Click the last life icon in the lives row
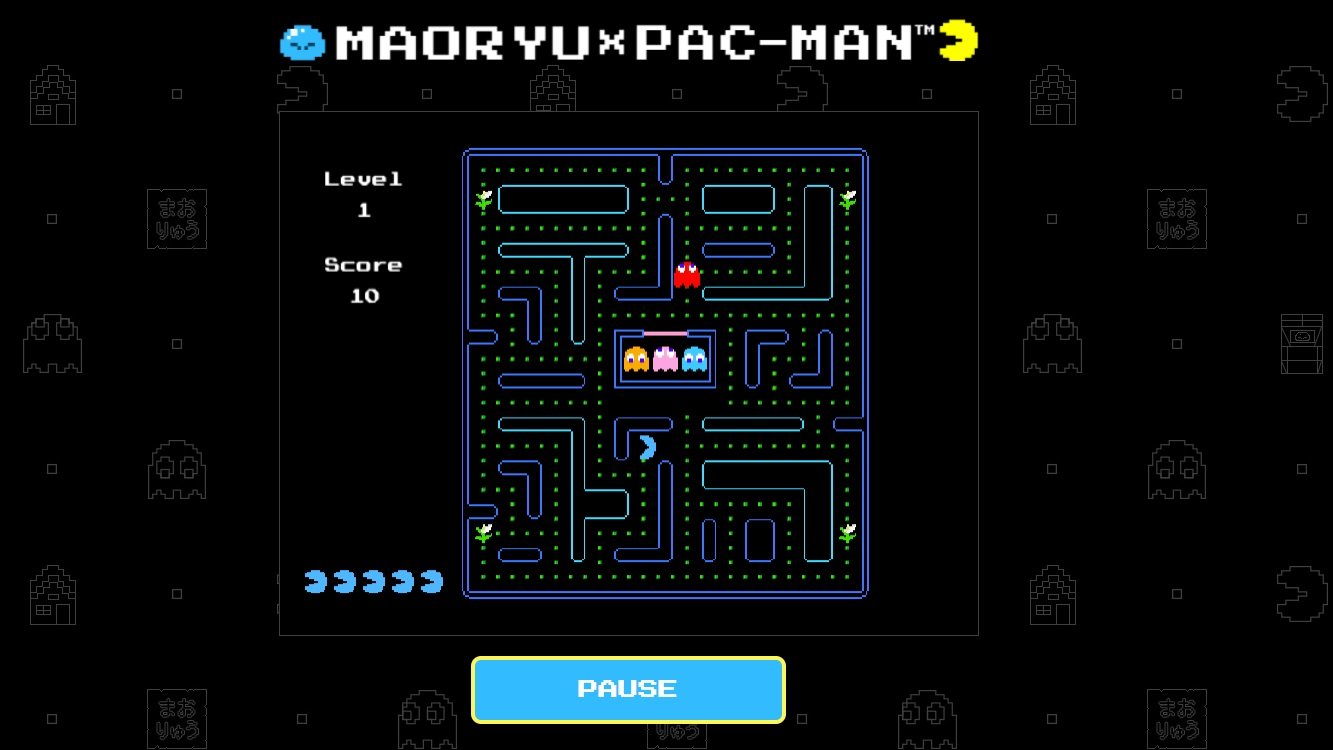 point(432,580)
